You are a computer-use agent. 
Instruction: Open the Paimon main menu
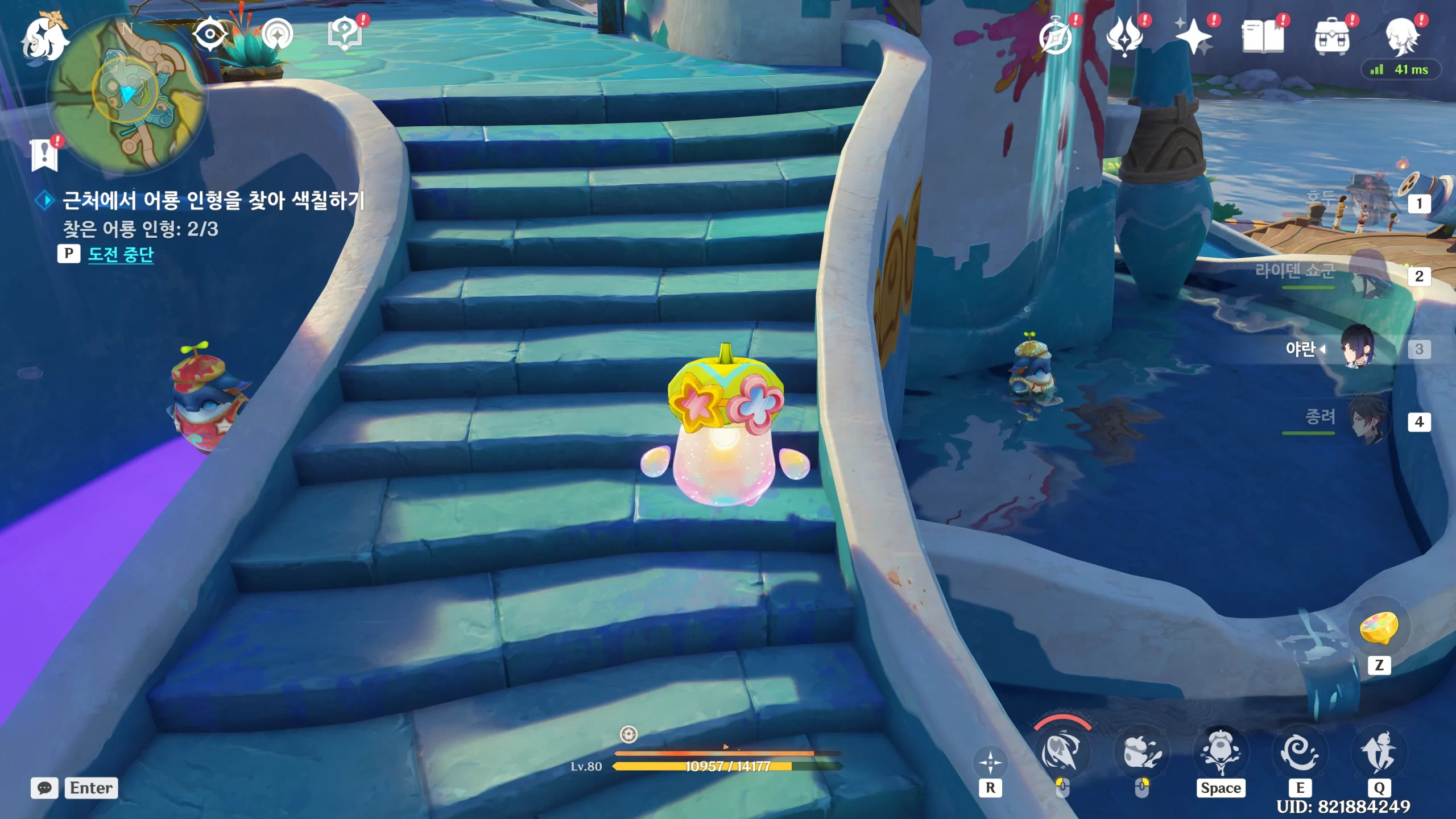coord(44,38)
